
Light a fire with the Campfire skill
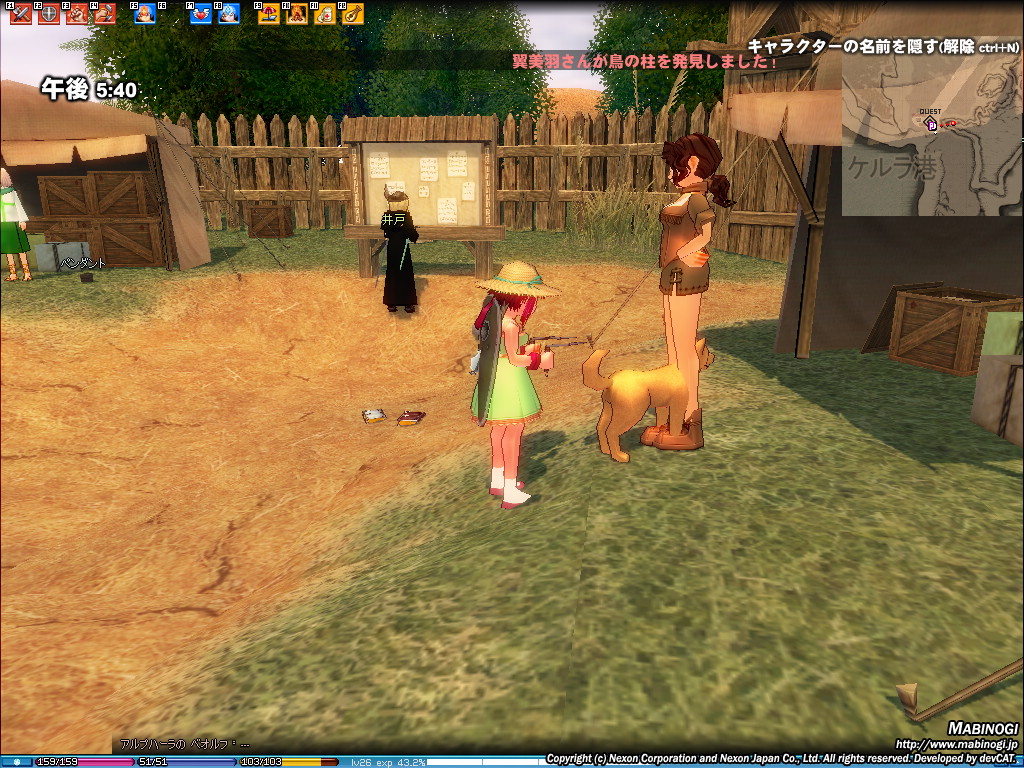click(x=297, y=14)
